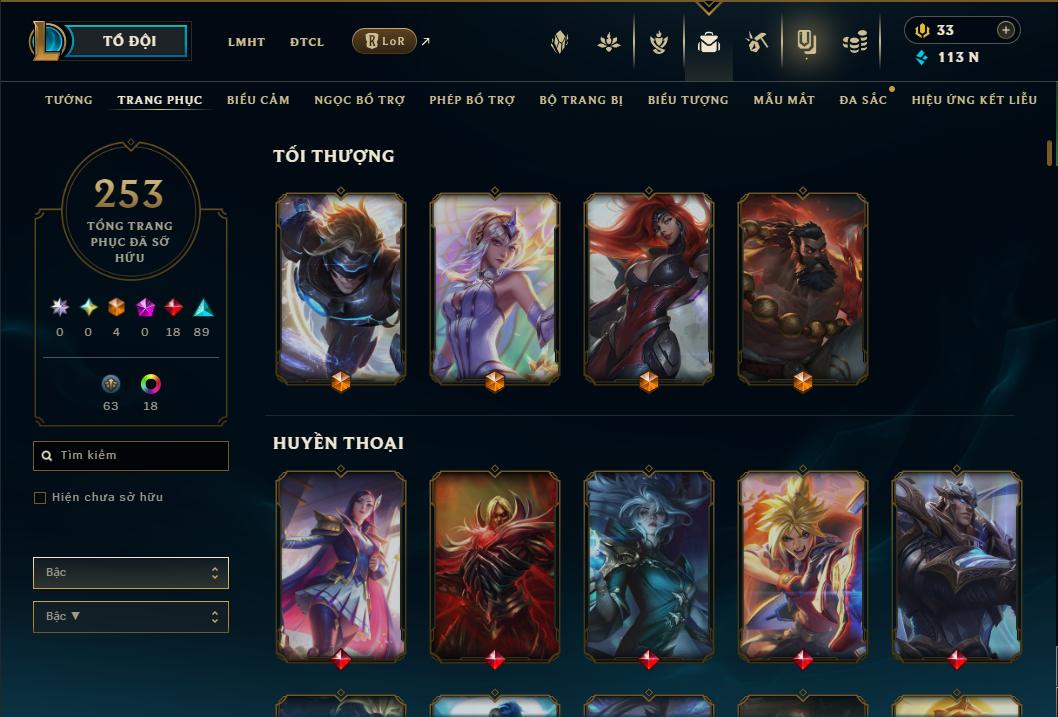Switch to the TƯỚNG champions tab
The width and height of the screenshot is (1058, 717).
click(69, 100)
